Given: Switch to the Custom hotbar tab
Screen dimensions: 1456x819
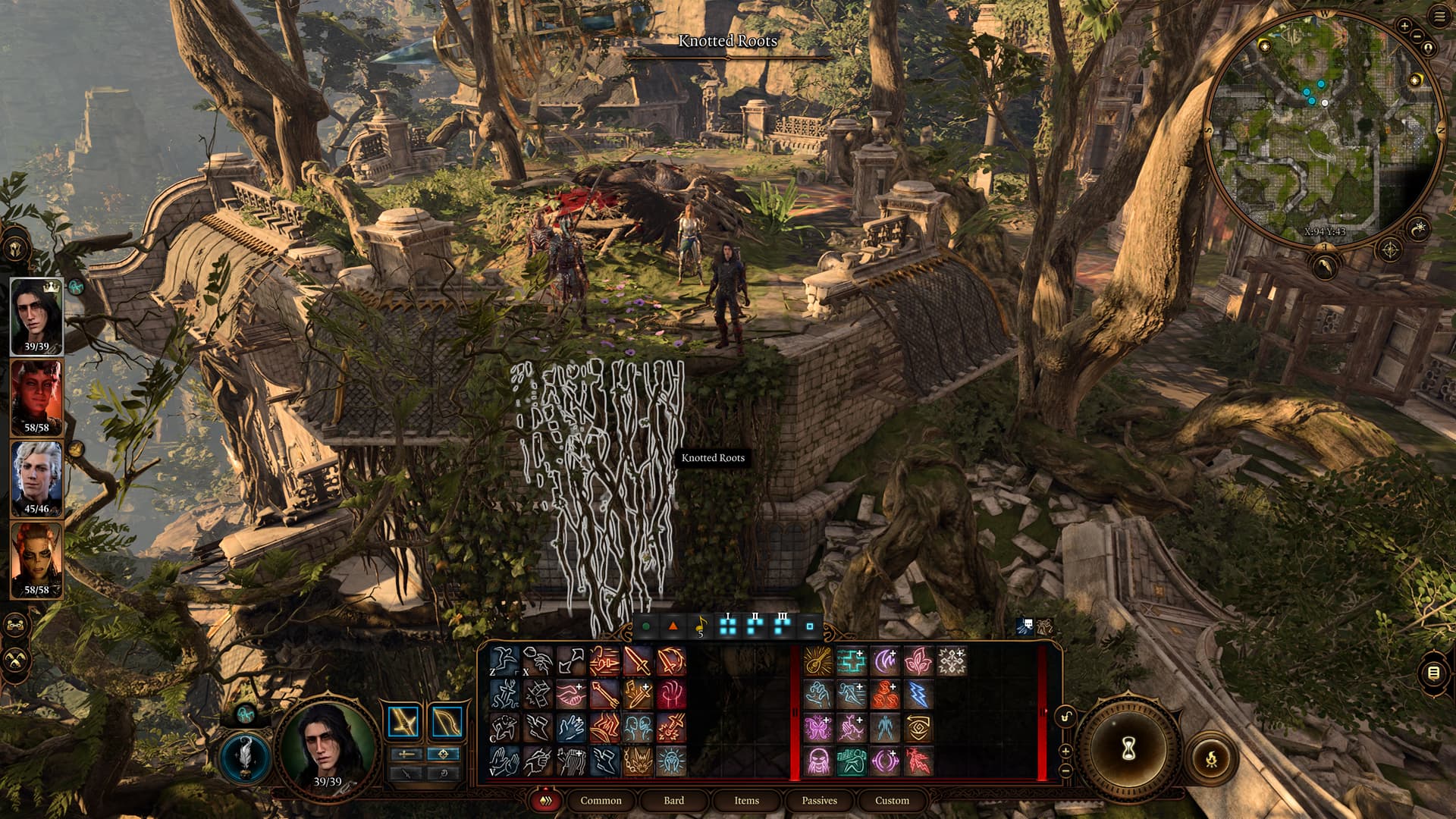Looking at the screenshot, I should point(892,800).
